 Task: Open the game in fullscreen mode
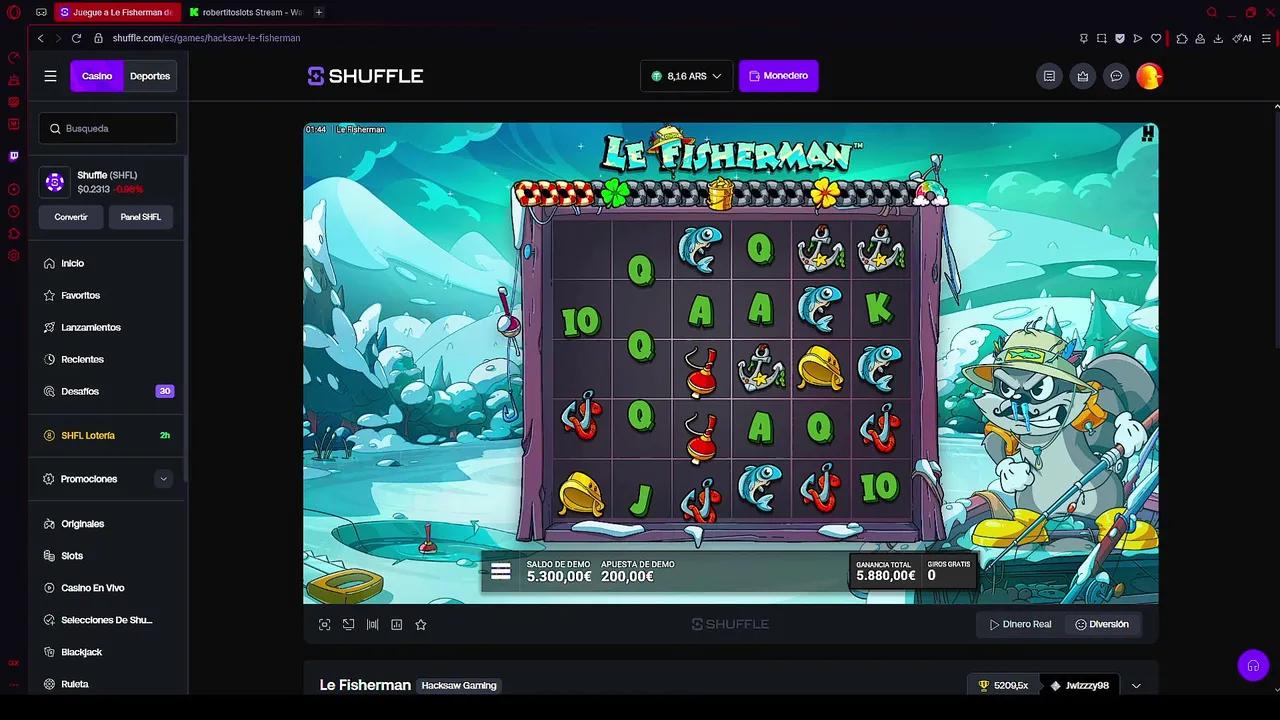click(324, 624)
